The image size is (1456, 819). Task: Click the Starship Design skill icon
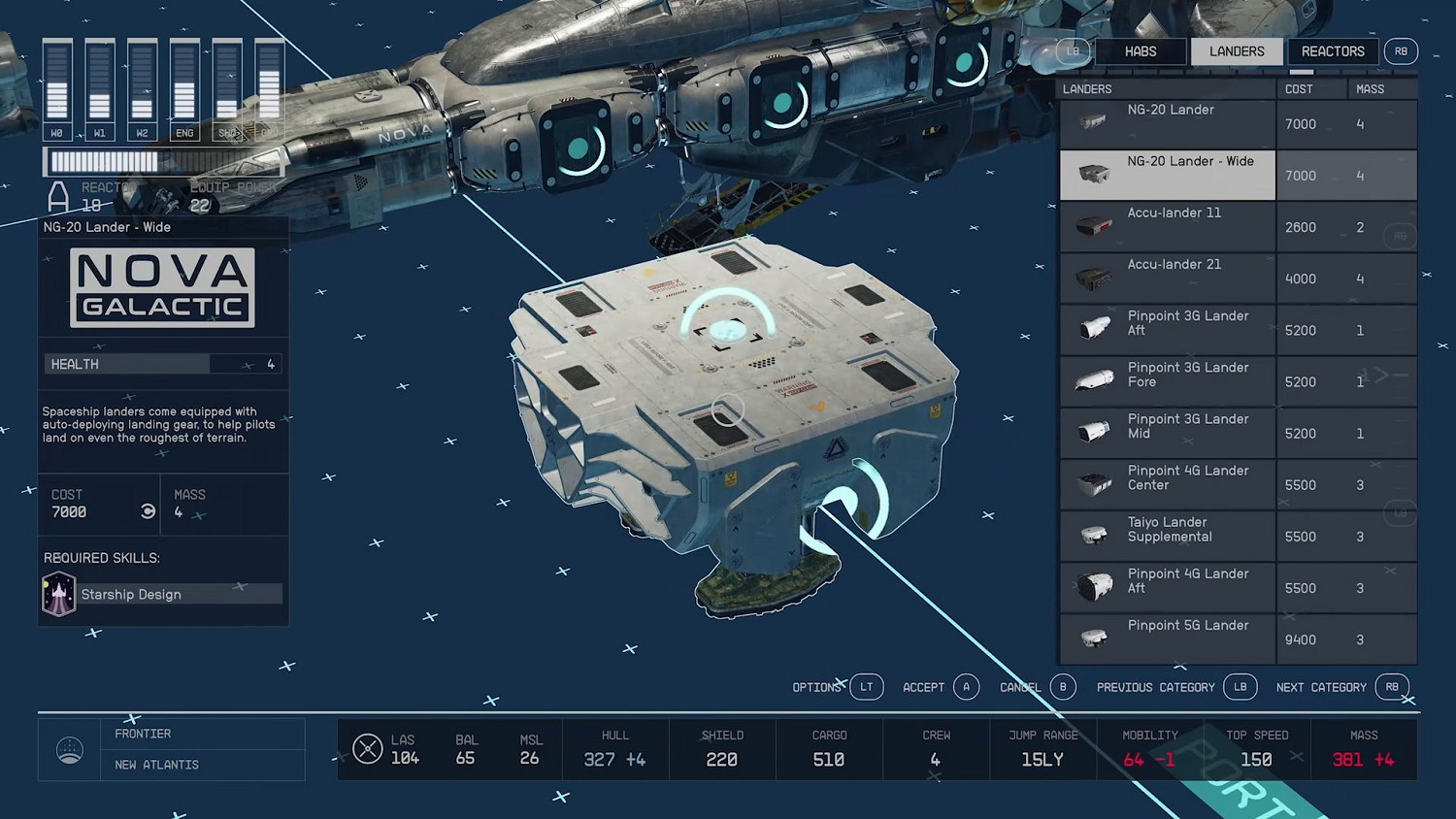click(x=57, y=593)
